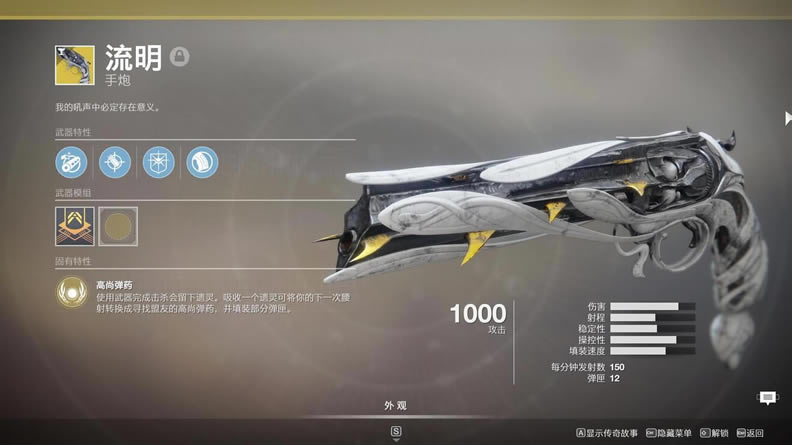Click the arrow at the right screen edge
Screen dimensions: 792x445
click(787, 118)
